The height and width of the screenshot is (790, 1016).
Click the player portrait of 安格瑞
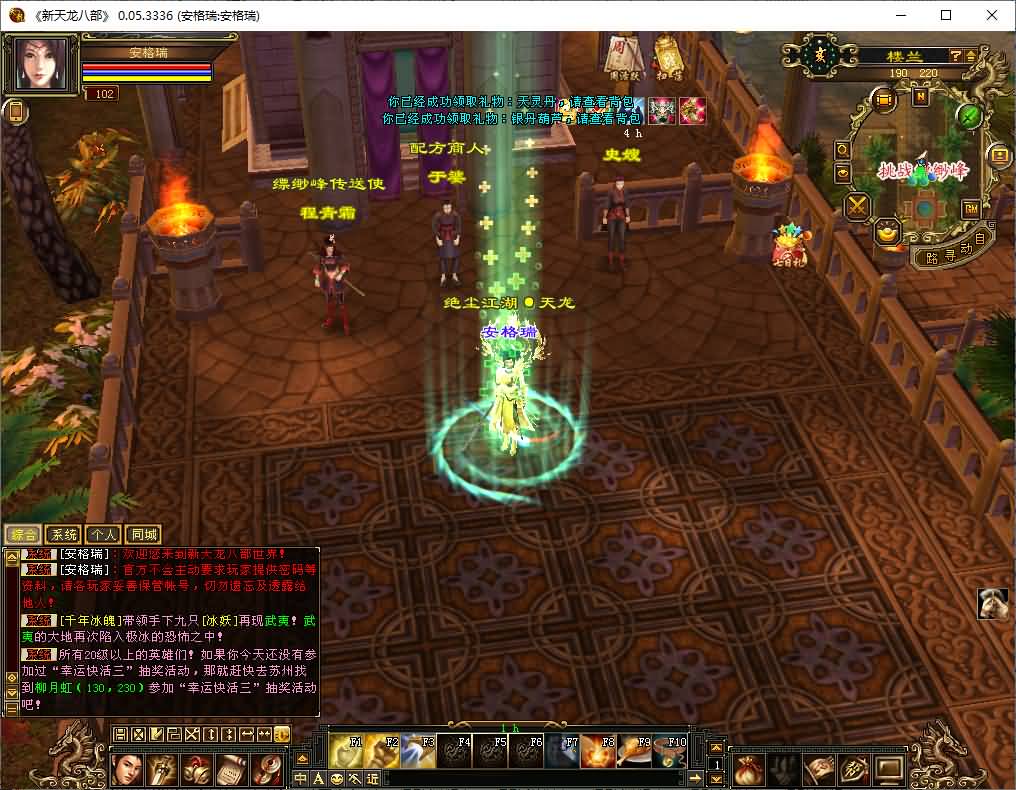[41, 65]
